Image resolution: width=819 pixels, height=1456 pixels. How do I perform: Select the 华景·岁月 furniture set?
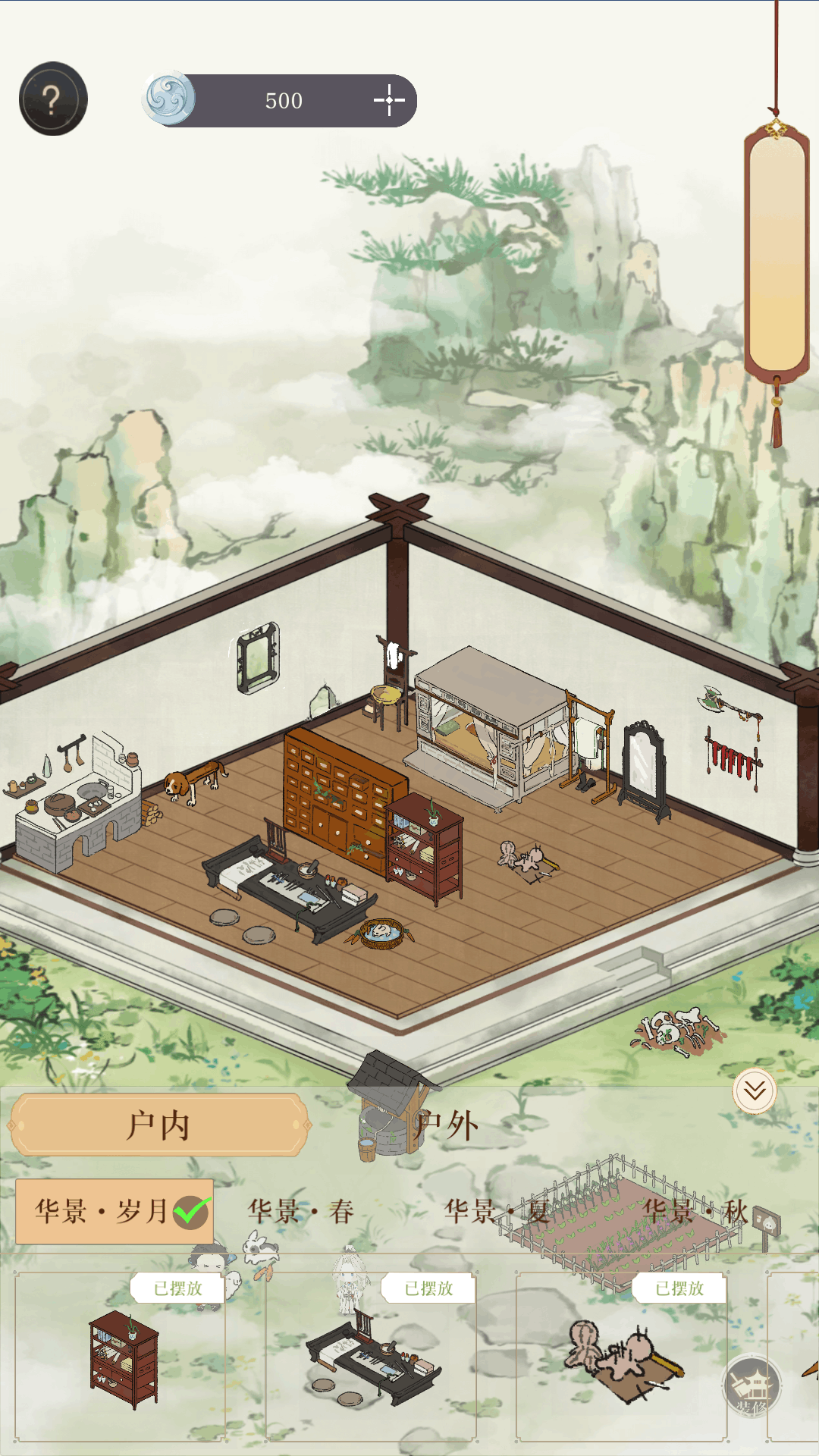(x=114, y=1211)
